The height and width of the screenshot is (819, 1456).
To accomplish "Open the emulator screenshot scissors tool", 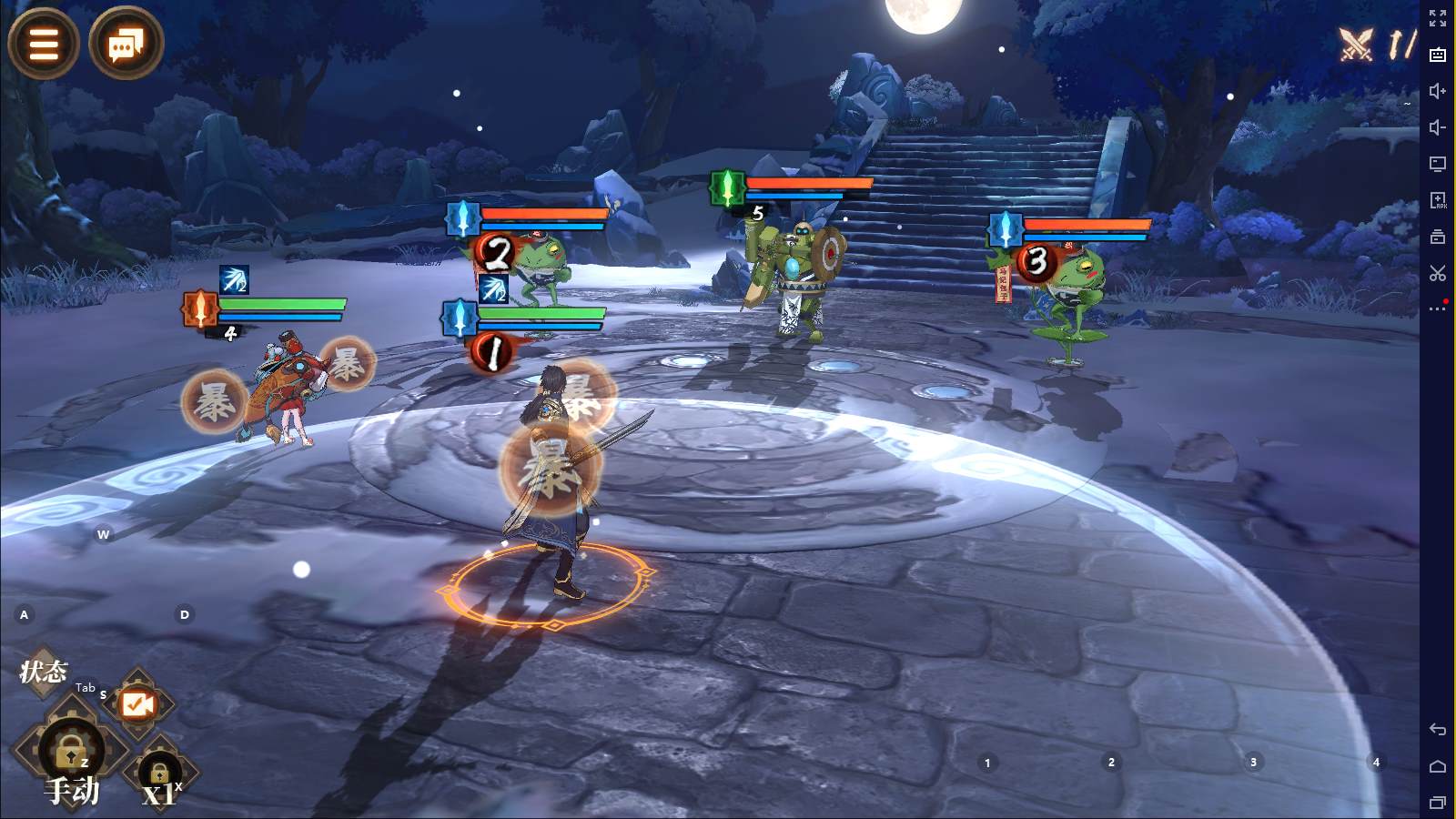I will click(x=1438, y=273).
